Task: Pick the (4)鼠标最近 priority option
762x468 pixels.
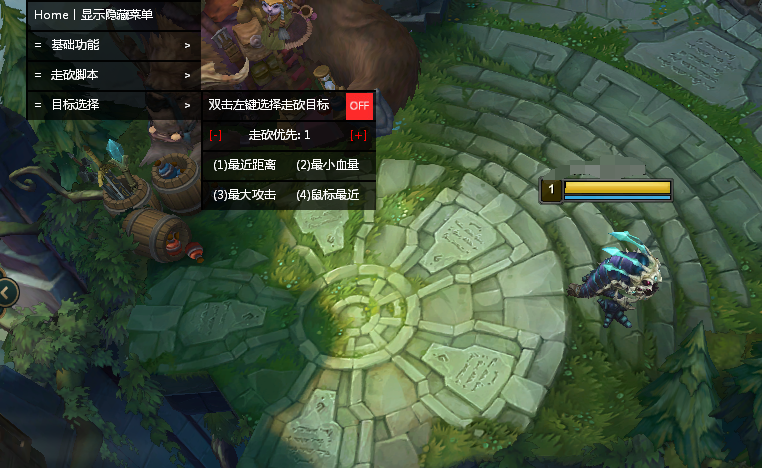Action: (328, 195)
